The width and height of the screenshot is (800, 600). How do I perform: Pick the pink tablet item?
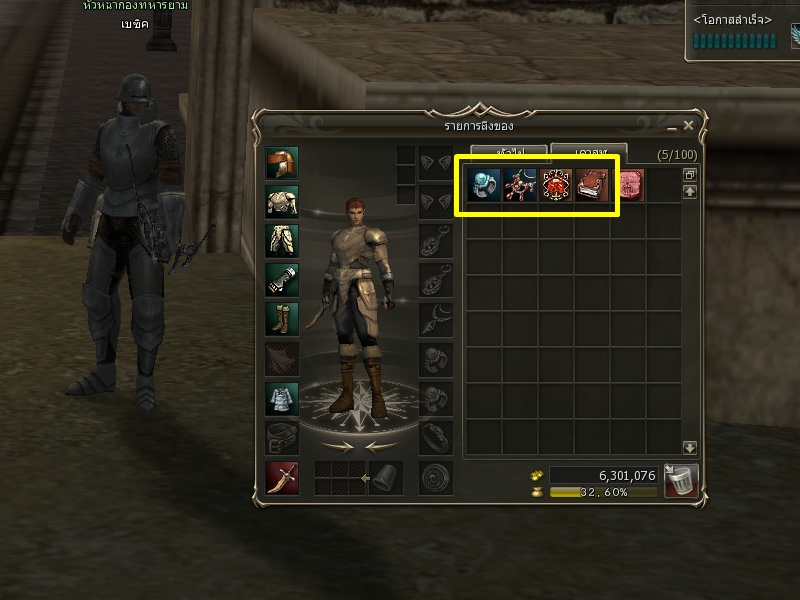(x=629, y=185)
